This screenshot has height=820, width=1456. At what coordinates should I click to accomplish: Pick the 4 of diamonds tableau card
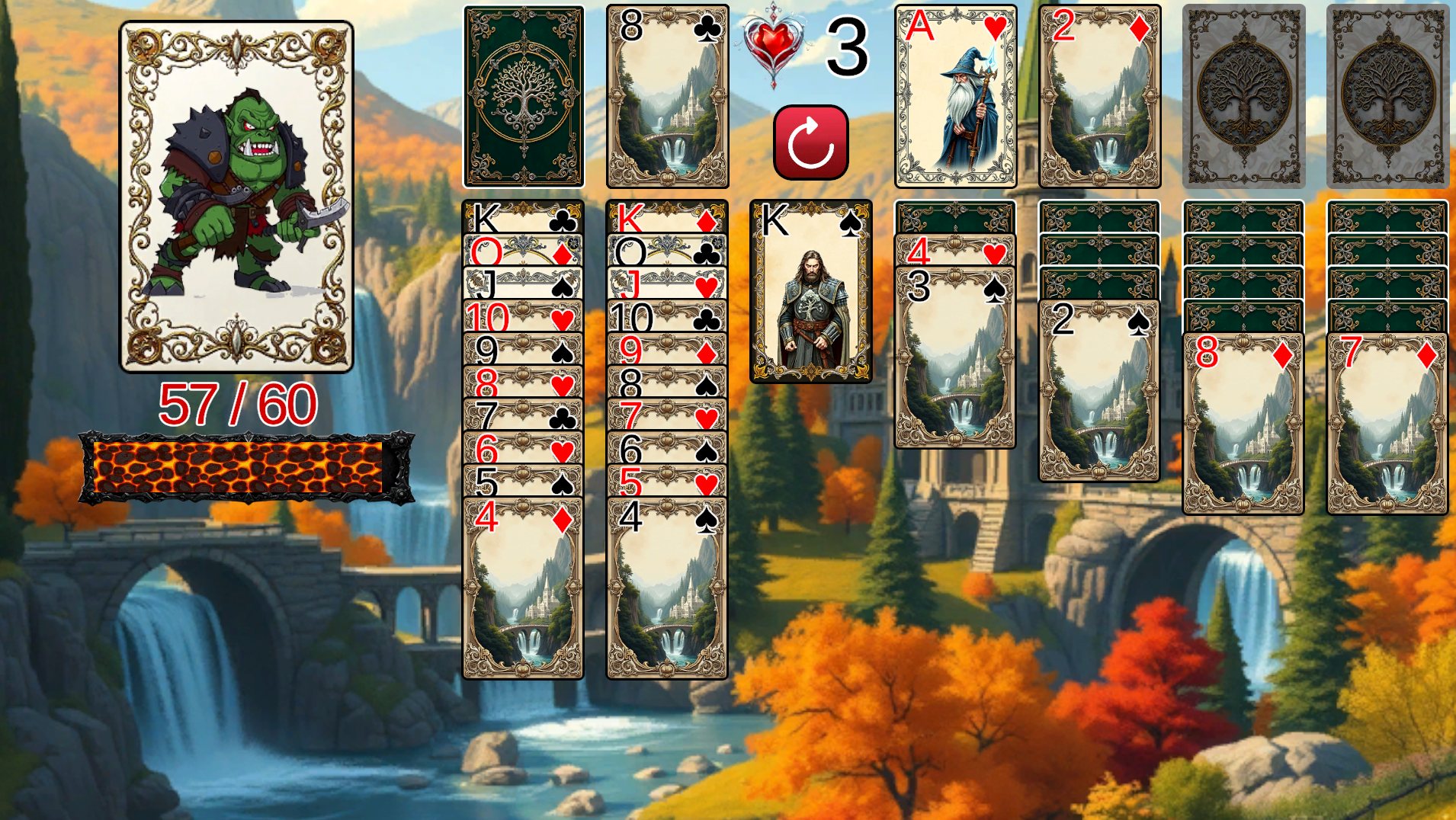(x=523, y=587)
